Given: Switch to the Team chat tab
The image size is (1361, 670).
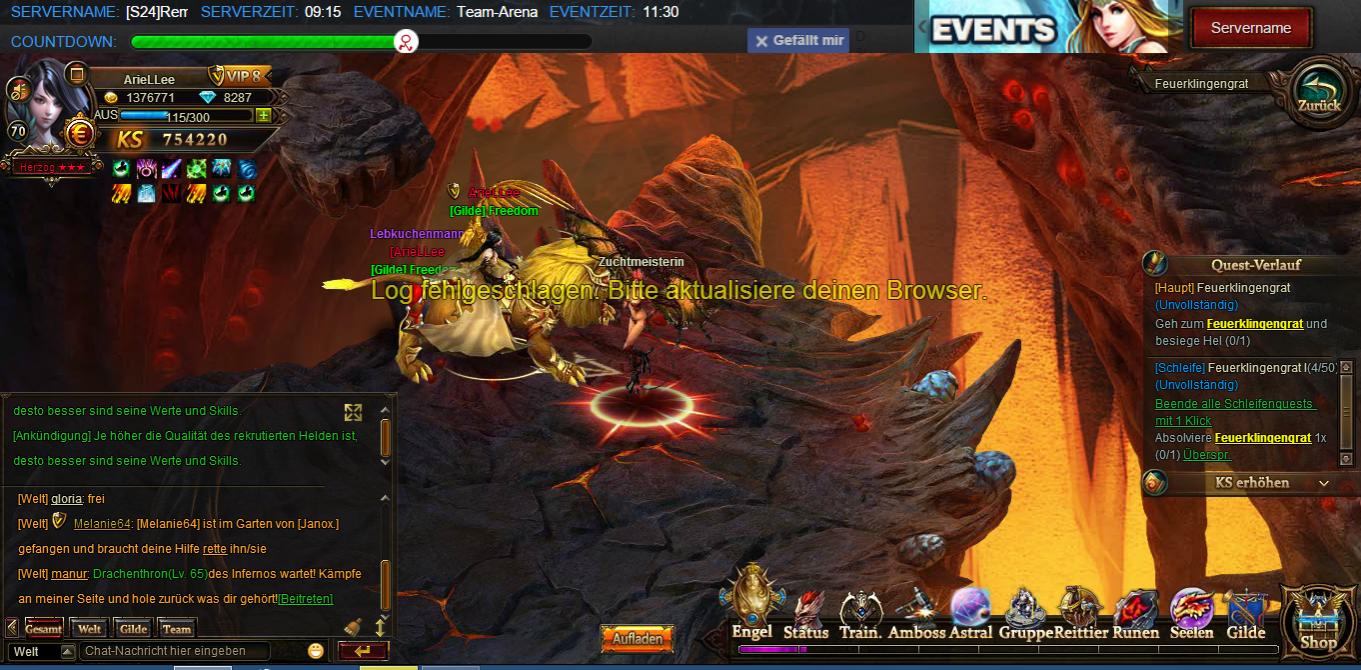Looking at the screenshot, I should (177, 629).
